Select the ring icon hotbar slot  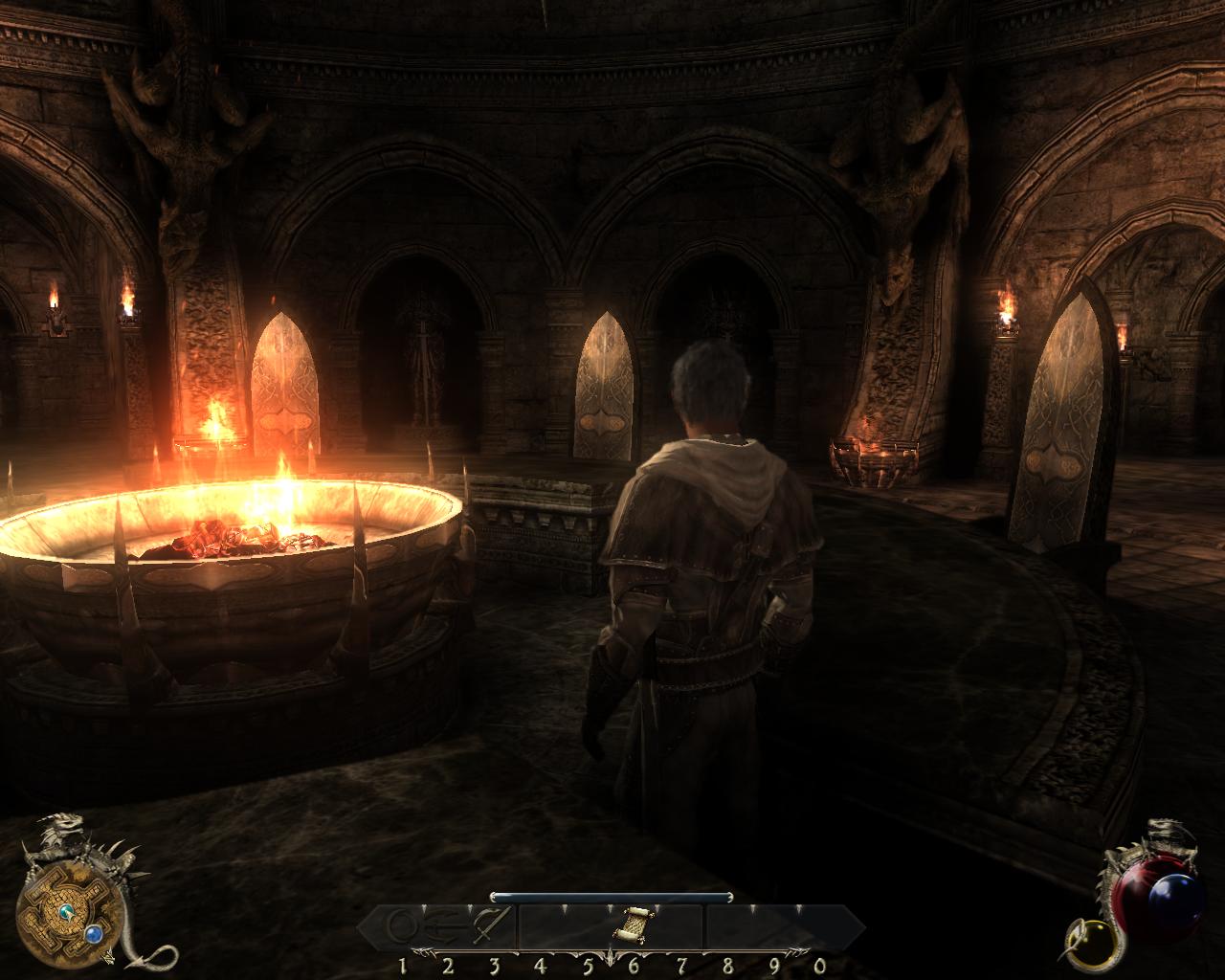(x=402, y=925)
